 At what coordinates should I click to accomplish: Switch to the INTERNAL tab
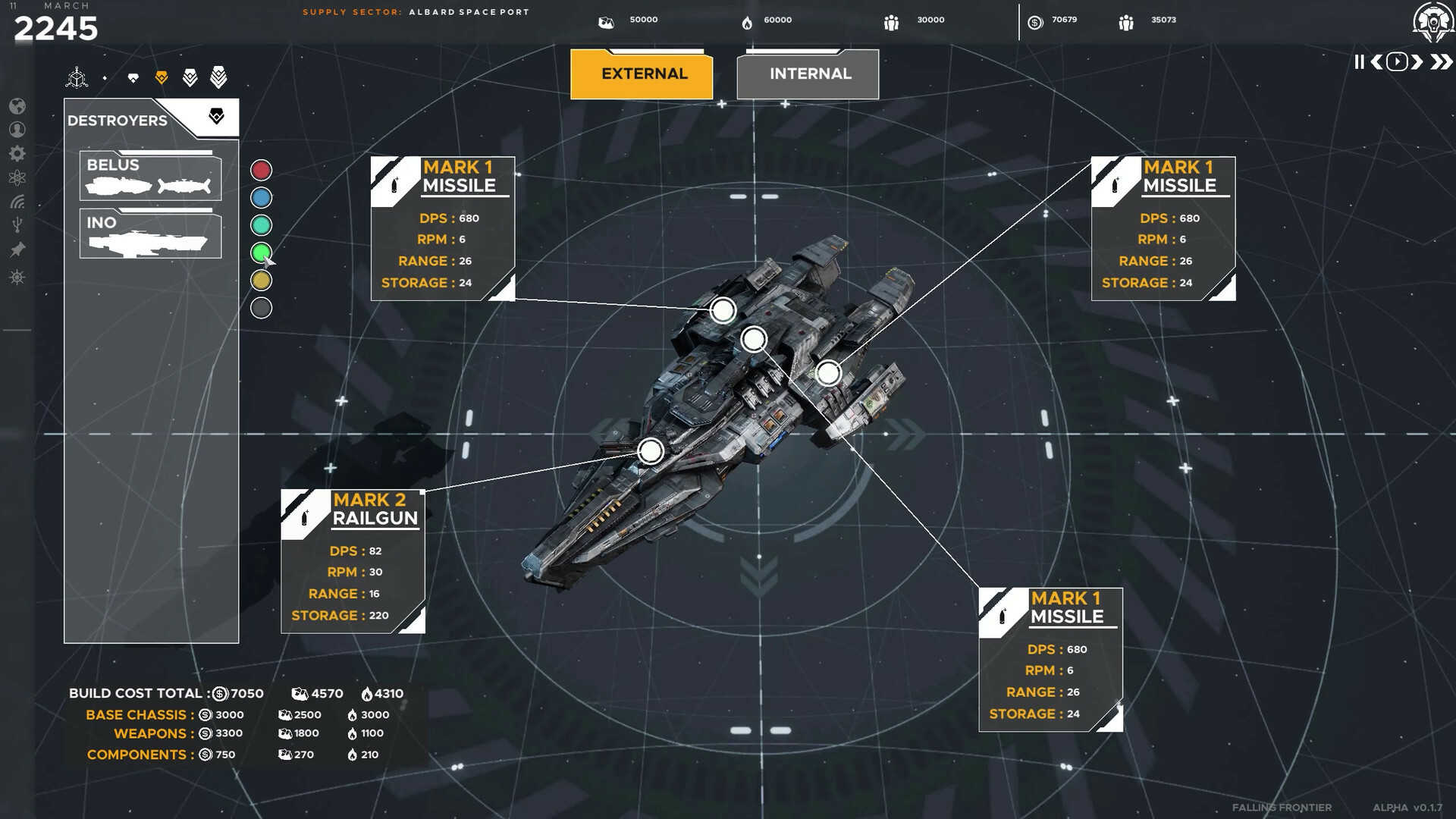tap(808, 74)
